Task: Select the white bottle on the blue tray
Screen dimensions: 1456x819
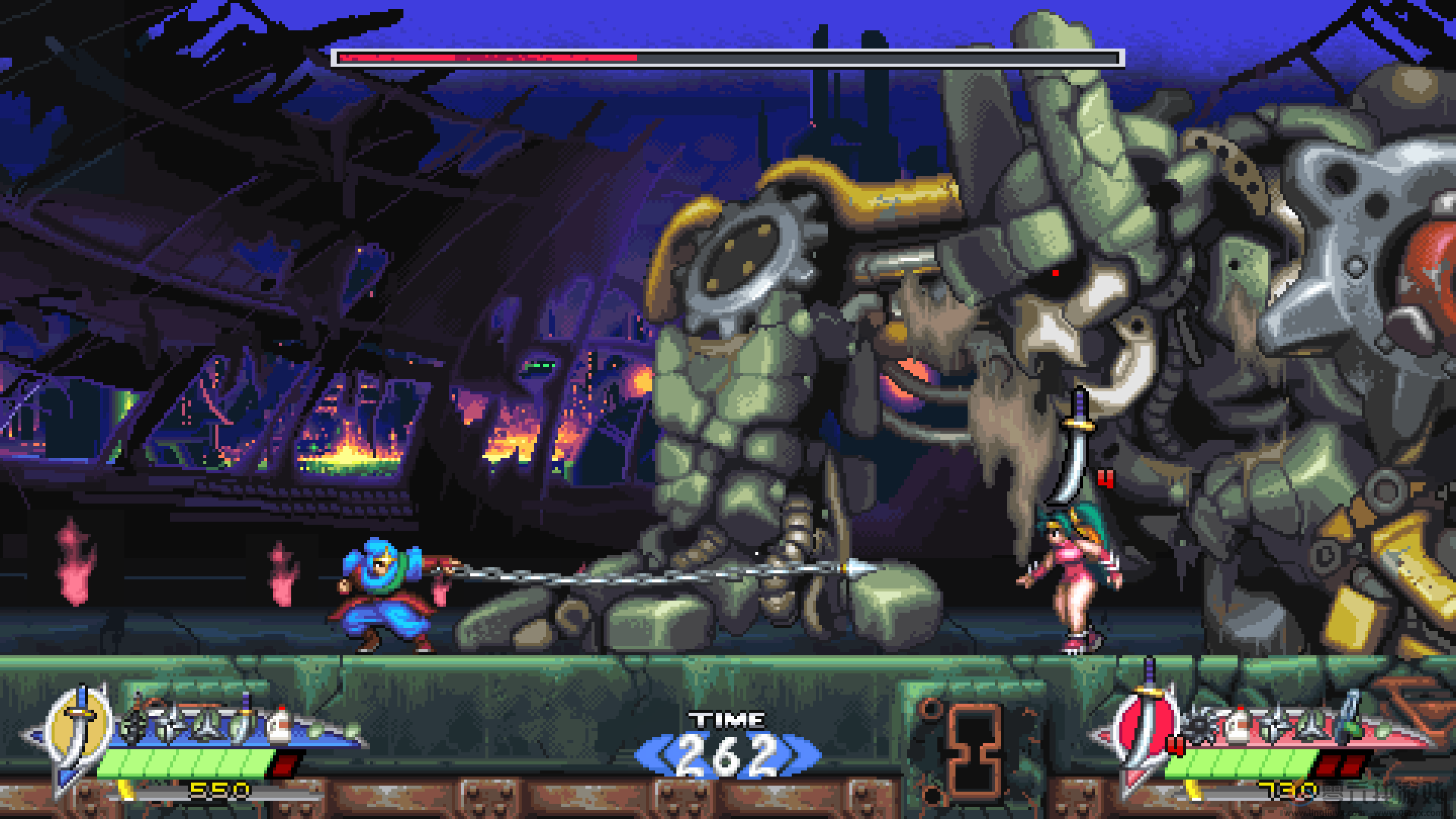Action: (x=279, y=724)
